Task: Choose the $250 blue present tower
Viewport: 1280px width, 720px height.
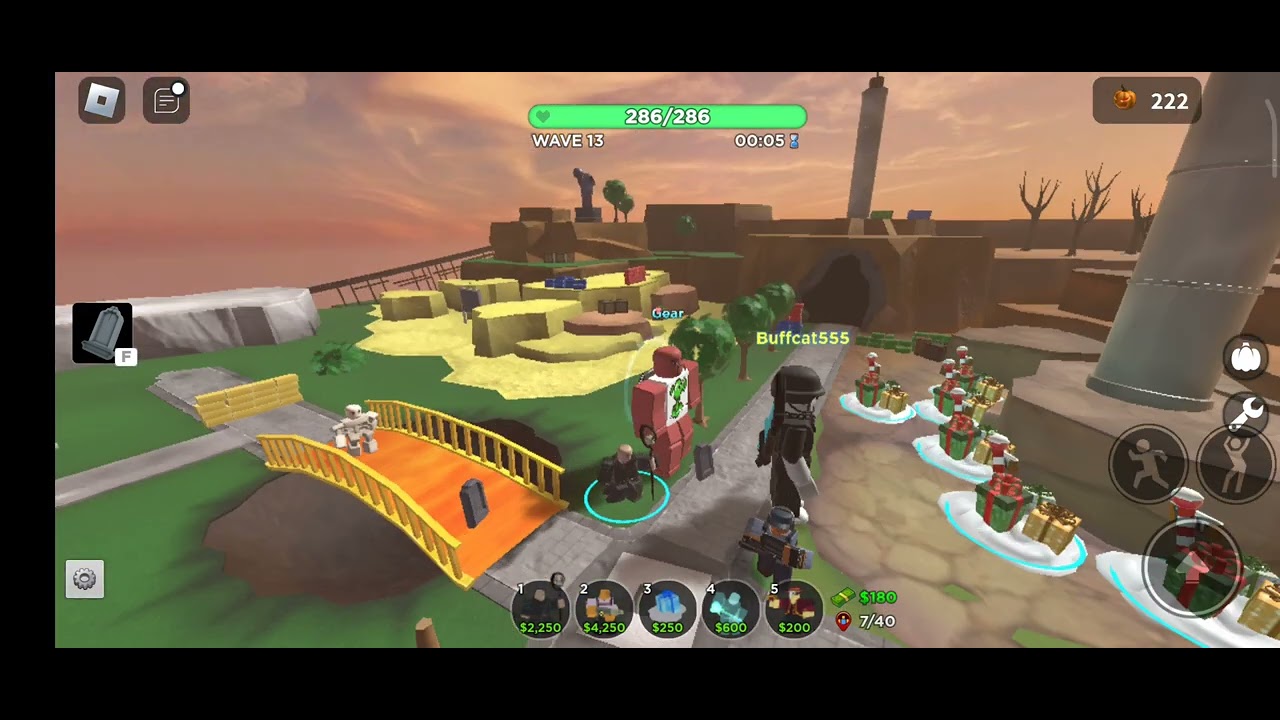Action: [667, 608]
